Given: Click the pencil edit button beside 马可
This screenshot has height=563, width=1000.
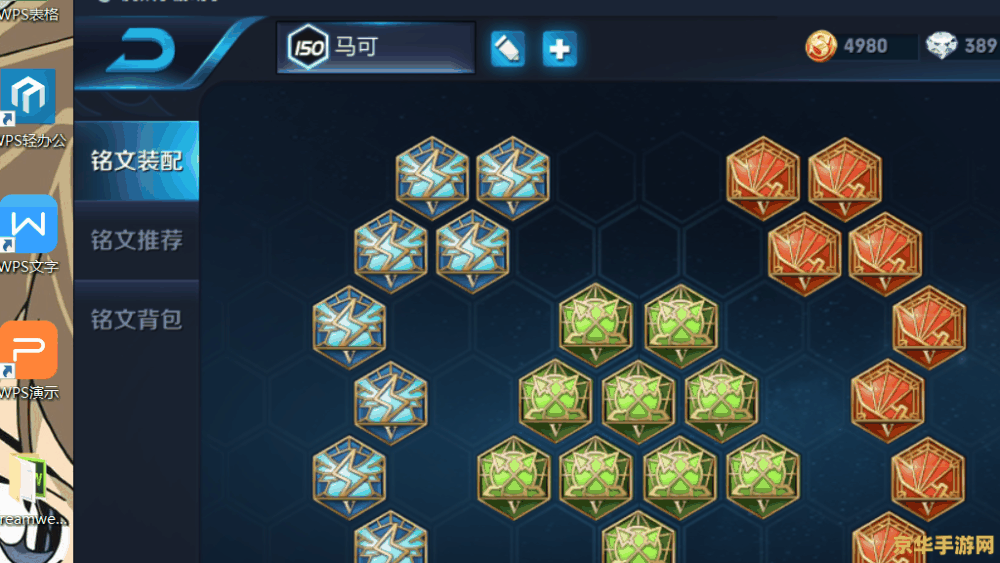Looking at the screenshot, I should [508, 49].
